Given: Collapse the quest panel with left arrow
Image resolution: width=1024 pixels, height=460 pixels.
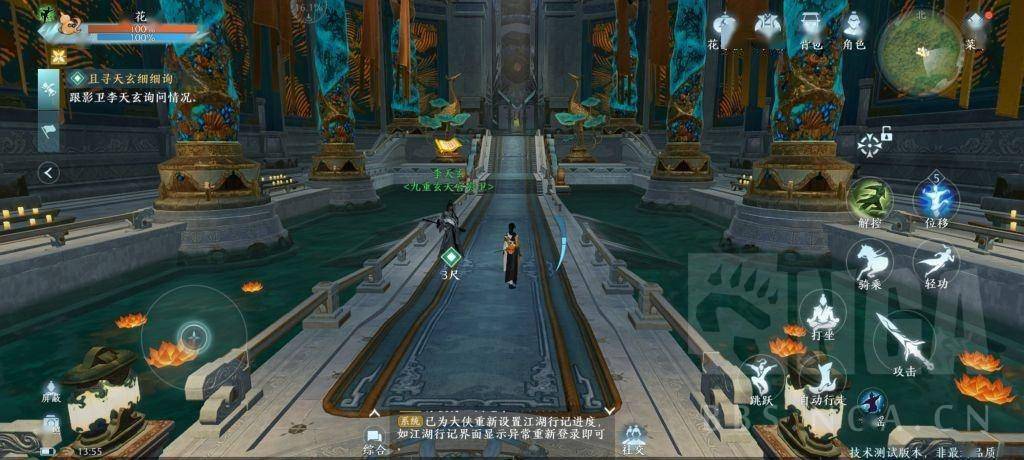Looking at the screenshot, I should (49, 173).
